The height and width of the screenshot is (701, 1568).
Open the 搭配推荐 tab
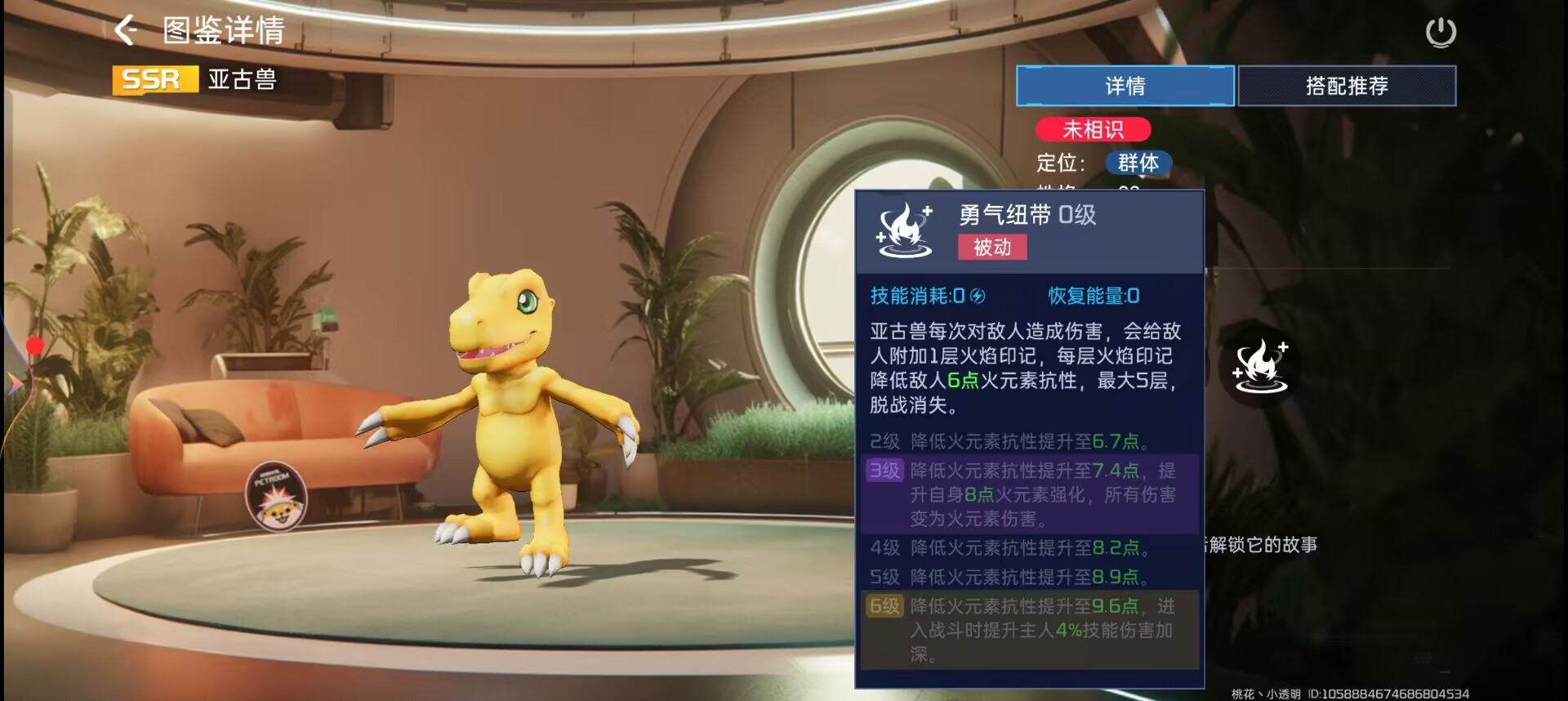(x=1347, y=86)
